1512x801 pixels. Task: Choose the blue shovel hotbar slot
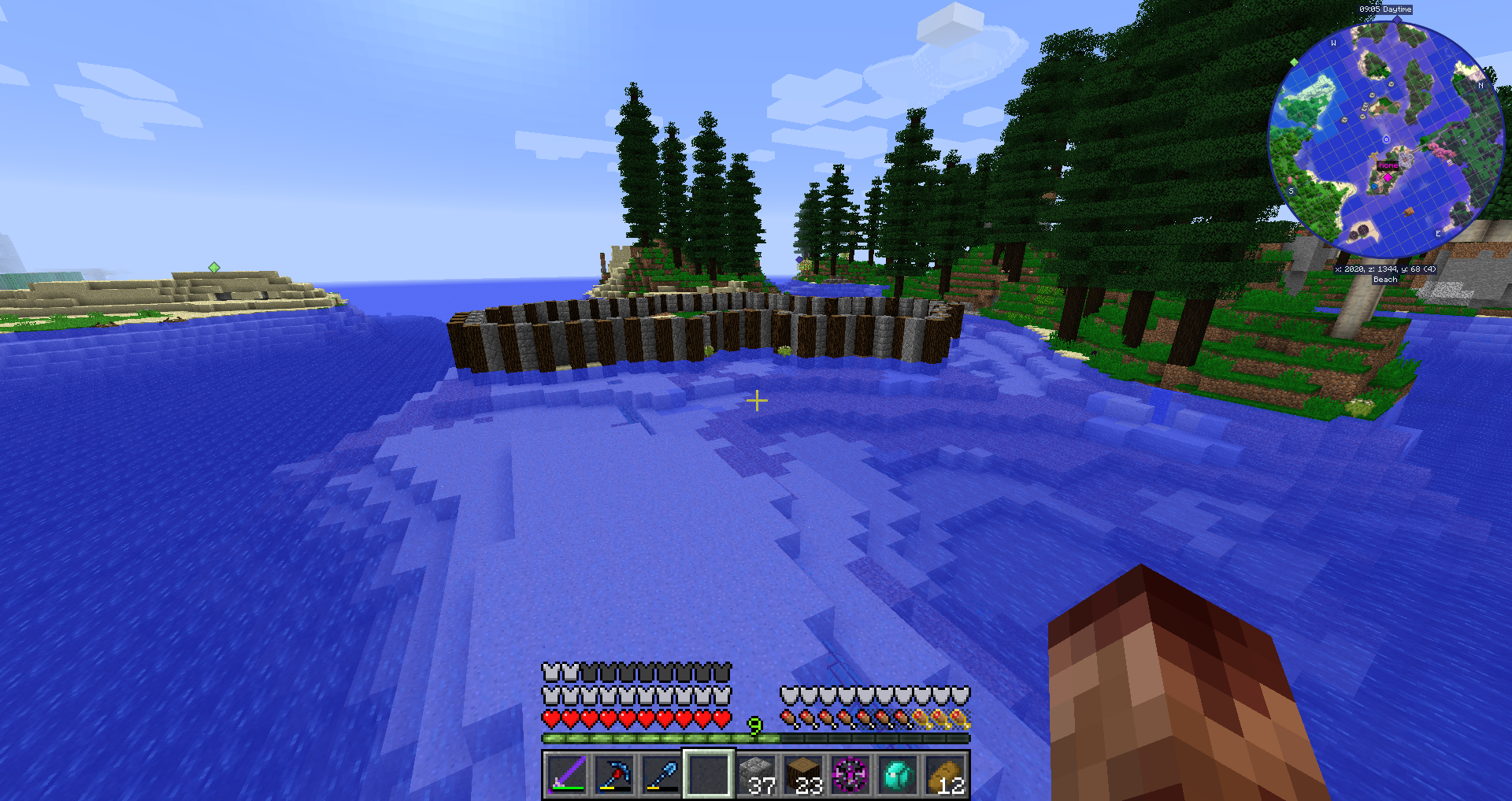[661, 775]
